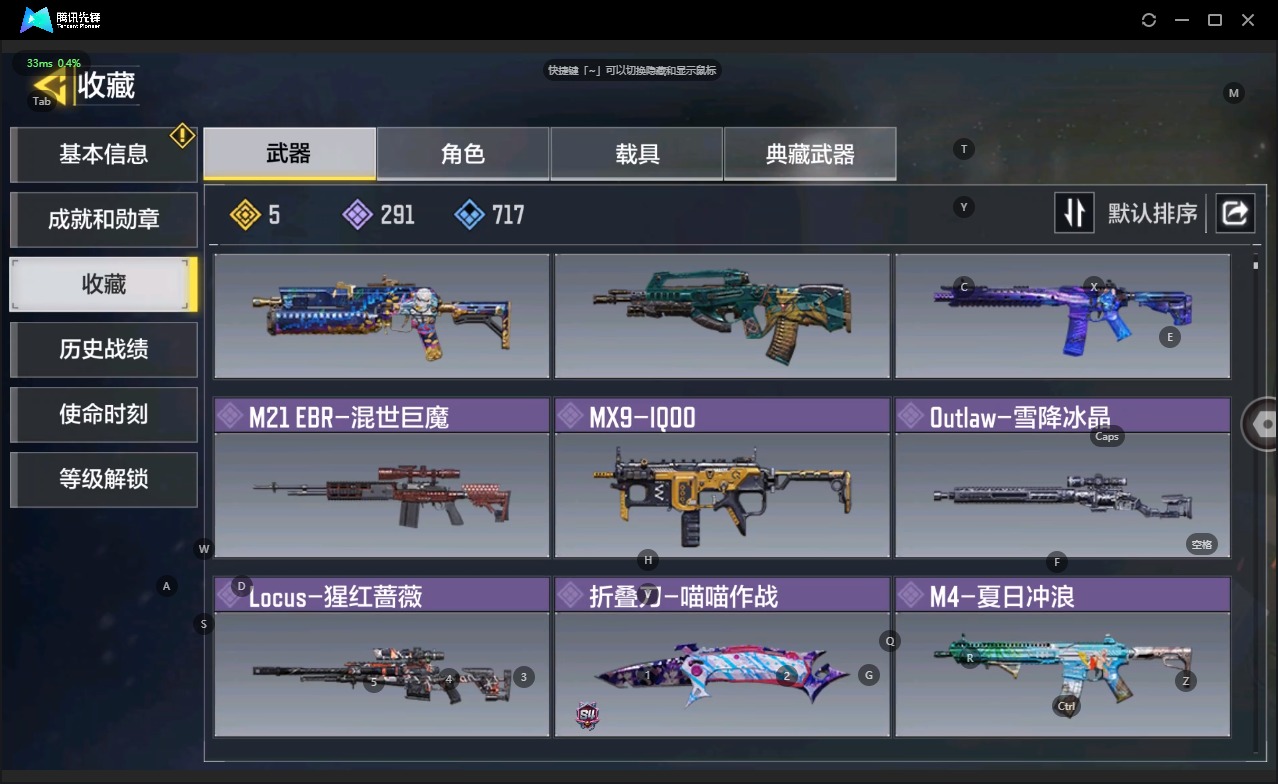This screenshot has height=784, width=1278.
Task: Open the Outlaw-雪降冰晶 weapon card
Action: click(1062, 478)
